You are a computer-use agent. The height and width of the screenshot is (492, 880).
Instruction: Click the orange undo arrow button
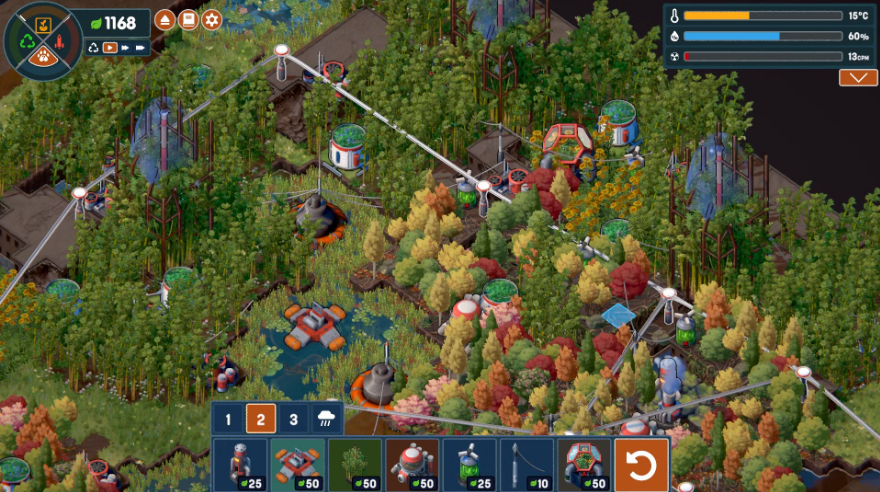pos(641,465)
